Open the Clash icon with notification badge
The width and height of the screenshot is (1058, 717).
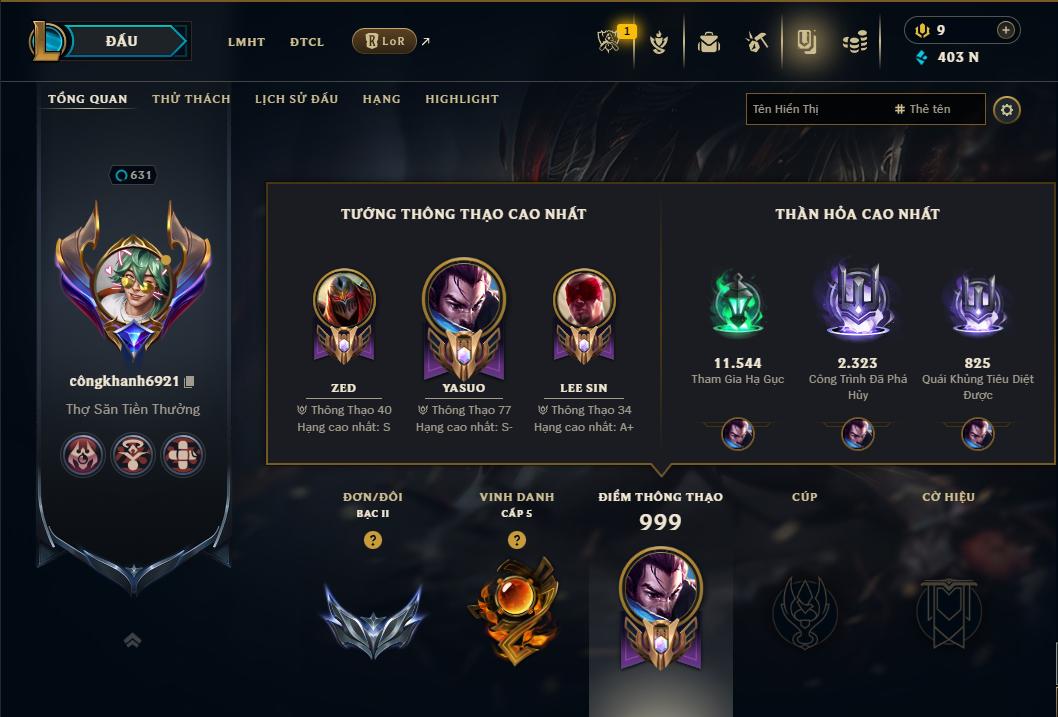coord(610,42)
